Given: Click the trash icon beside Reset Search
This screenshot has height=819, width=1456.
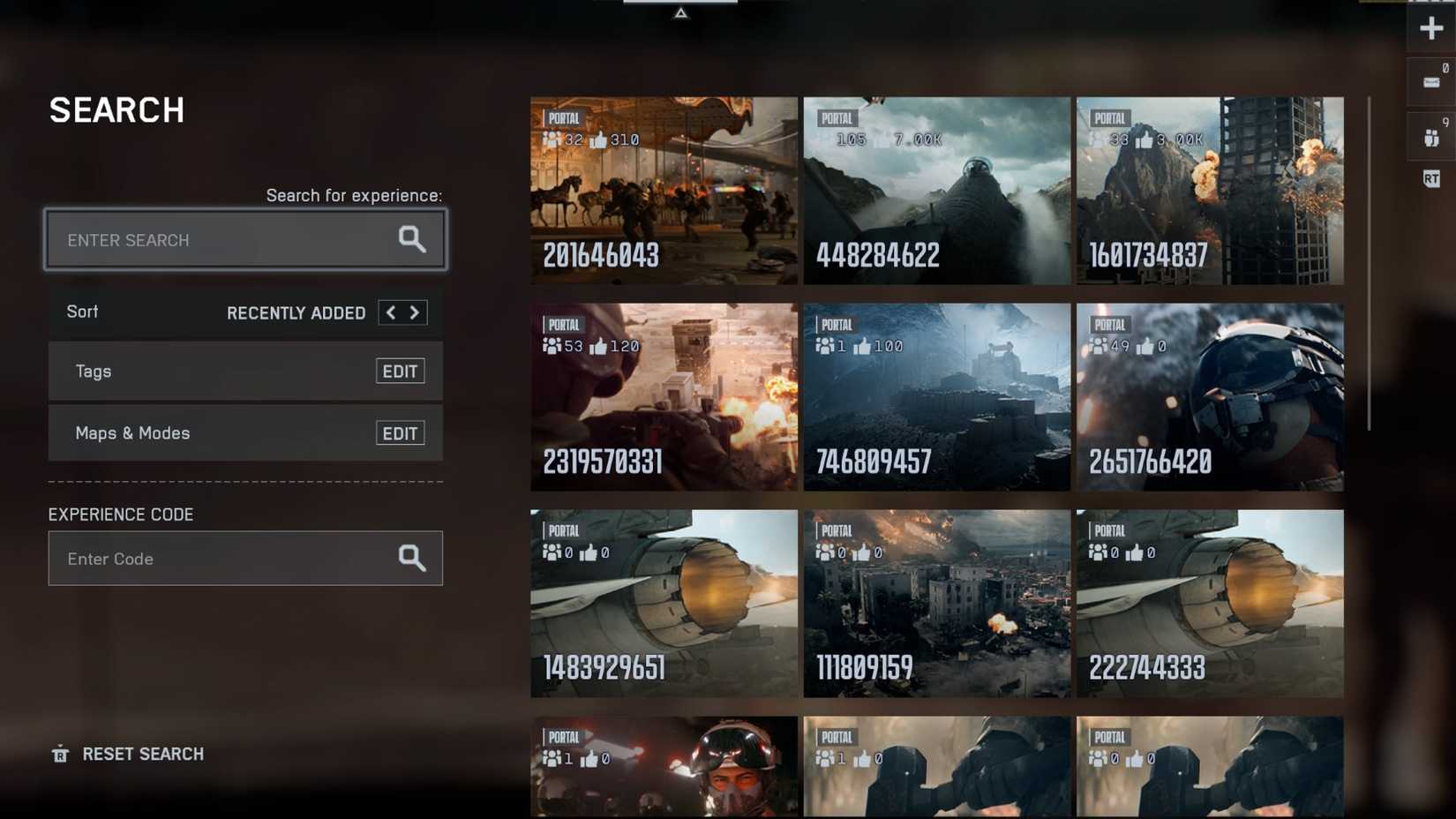Looking at the screenshot, I should tap(58, 755).
